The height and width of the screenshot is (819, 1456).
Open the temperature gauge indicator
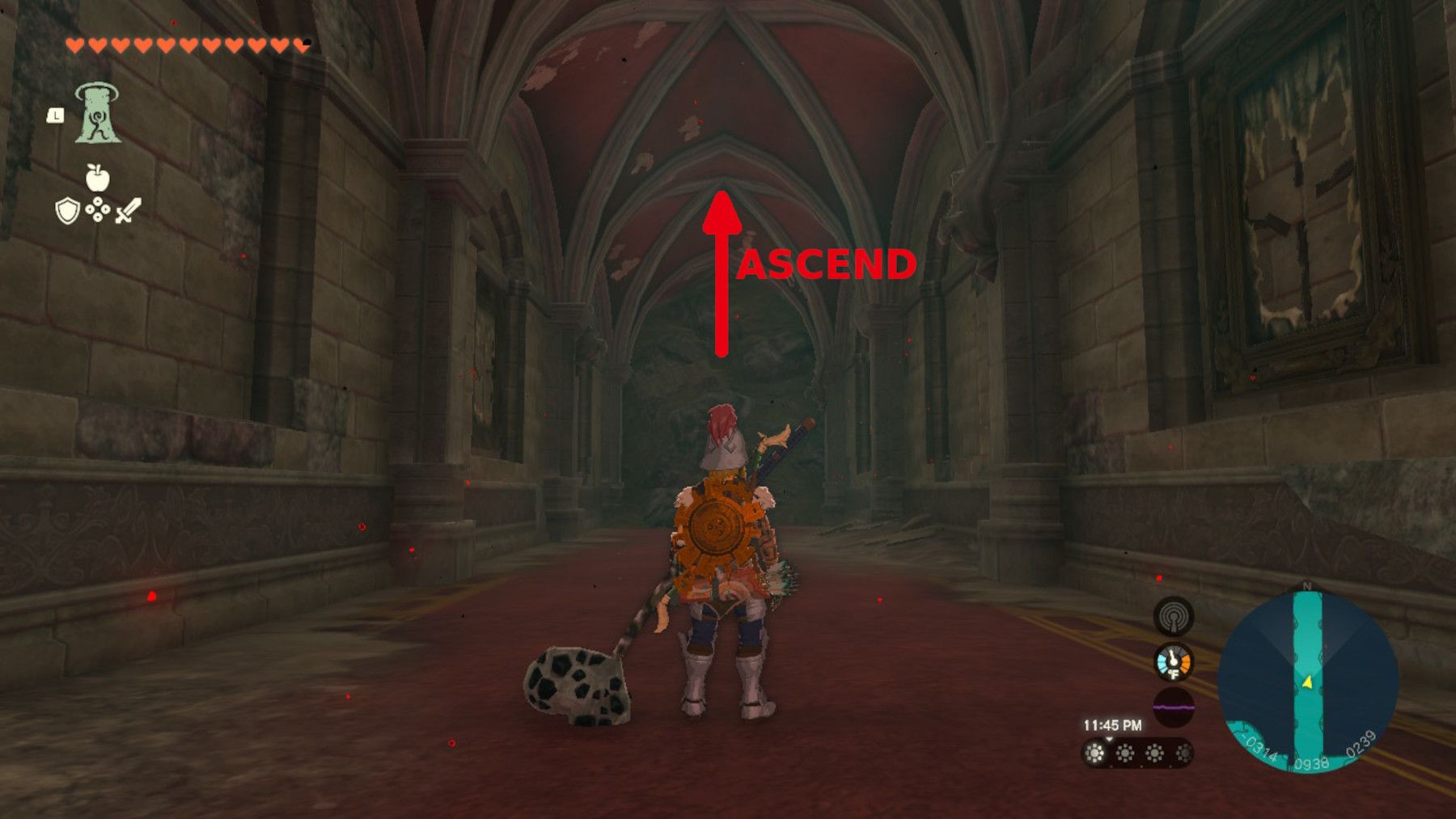[x=1172, y=663]
